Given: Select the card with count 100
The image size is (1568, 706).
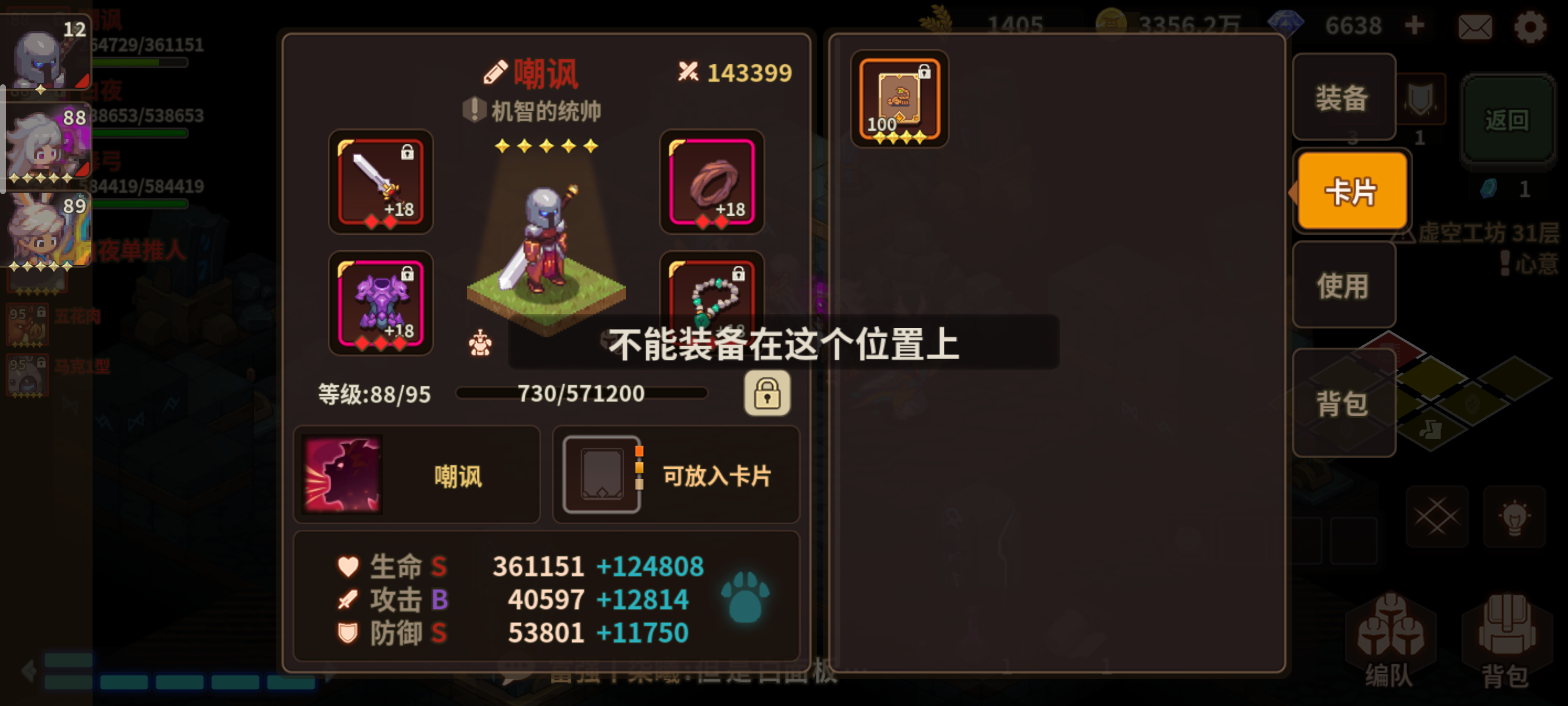Looking at the screenshot, I should [900, 100].
